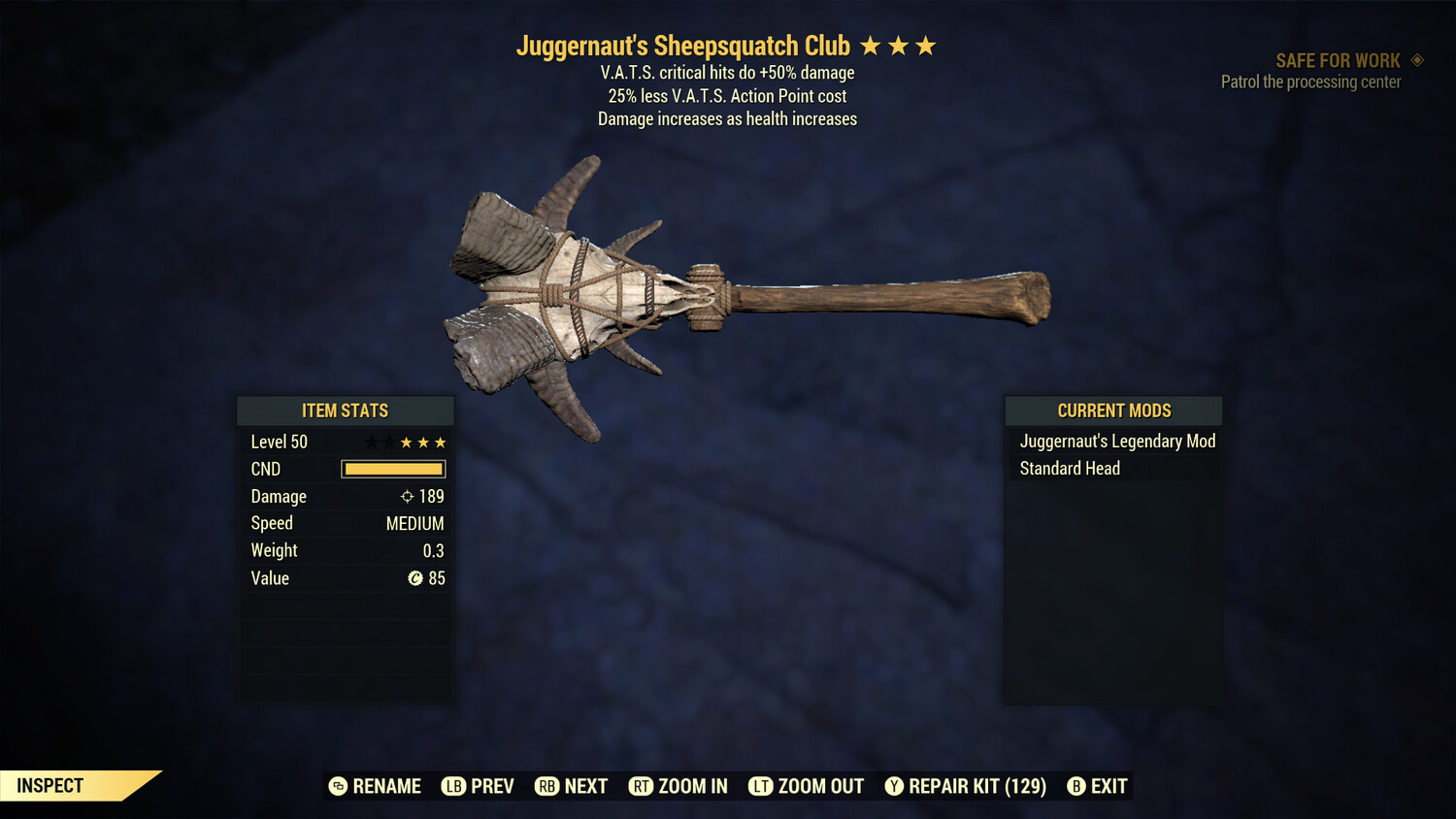1456x819 pixels.
Task: Use a REPAIR KIT on the club
Action: [966, 786]
